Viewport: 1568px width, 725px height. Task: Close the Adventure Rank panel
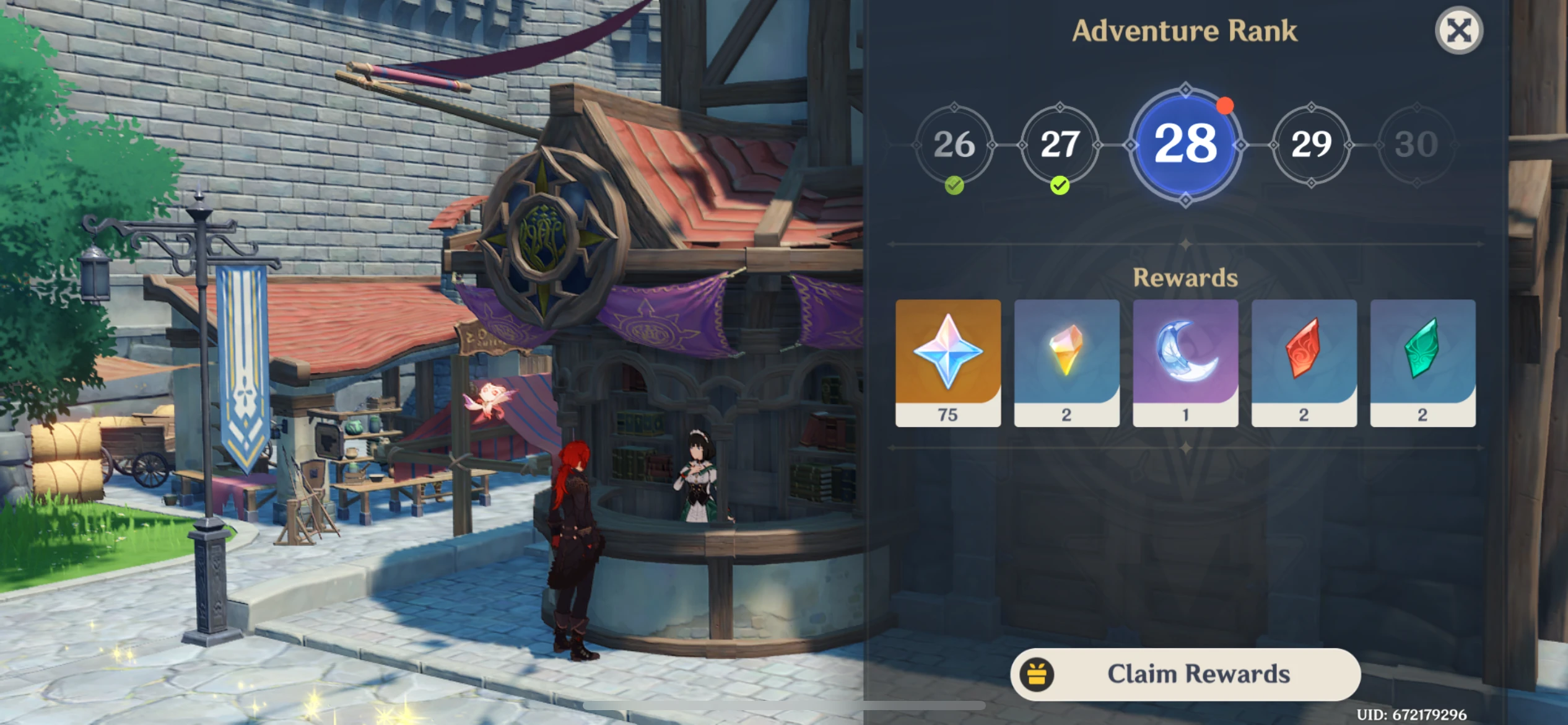(1460, 29)
